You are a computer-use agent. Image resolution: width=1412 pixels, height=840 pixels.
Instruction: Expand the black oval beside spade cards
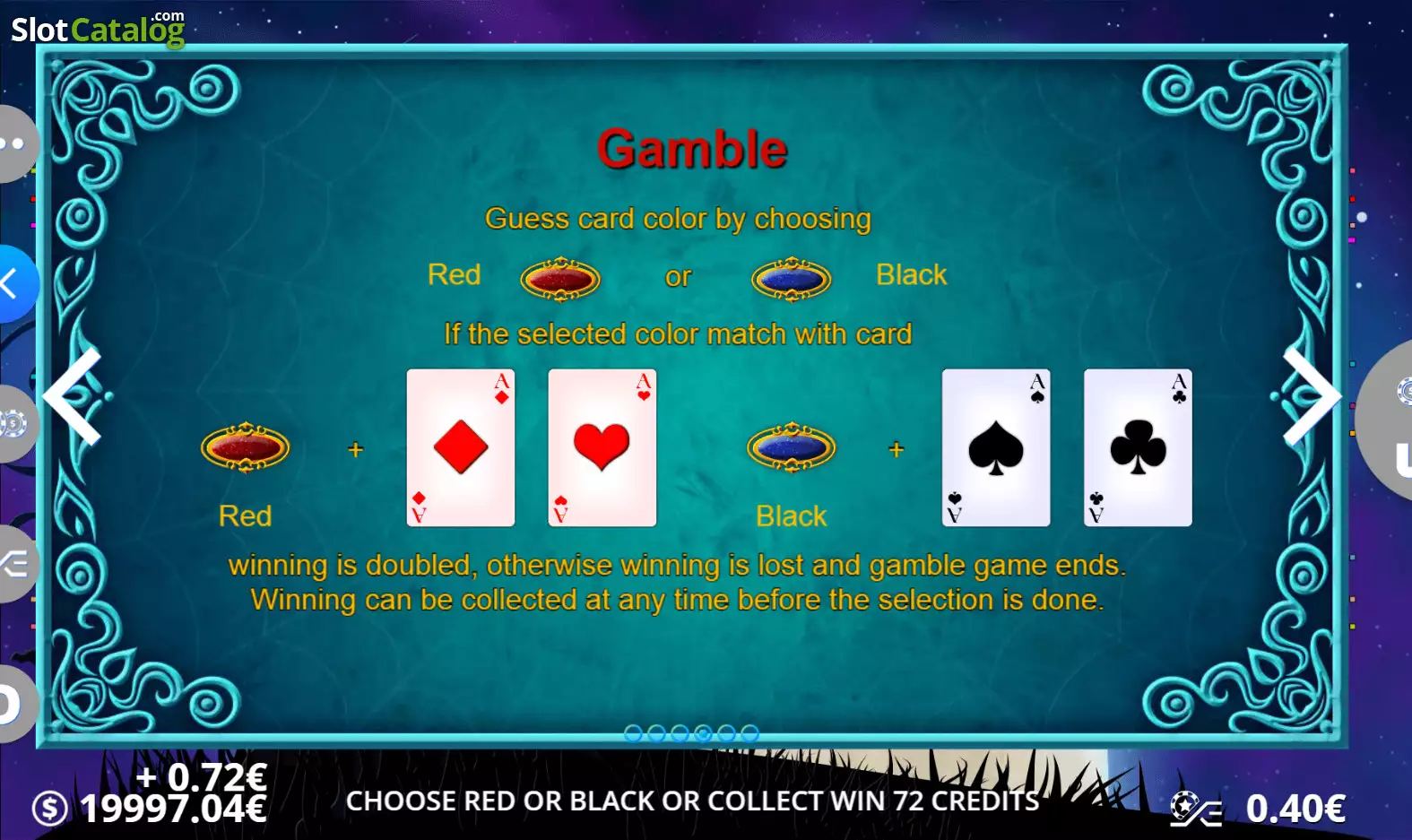click(792, 448)
